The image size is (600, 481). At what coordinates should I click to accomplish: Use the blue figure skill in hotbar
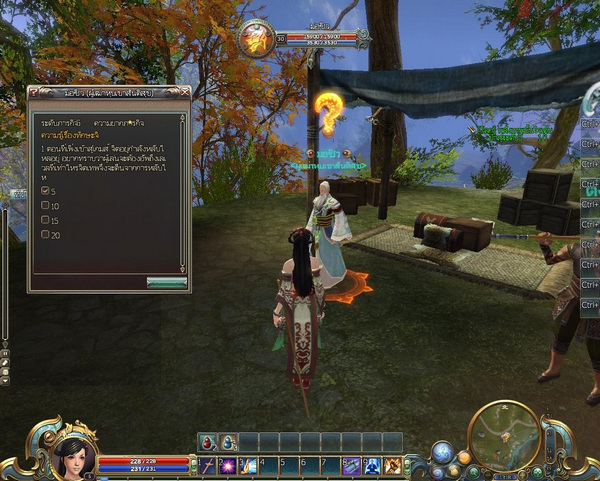[x=372, y=465]
